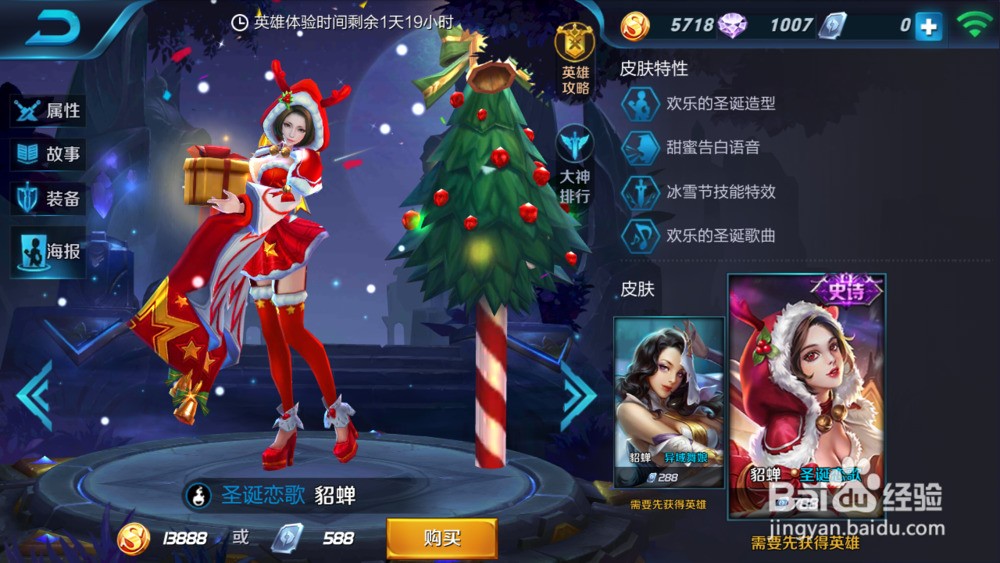Show the next hero with right arrow
The image size is (1000, 563).
coord(578,395)
